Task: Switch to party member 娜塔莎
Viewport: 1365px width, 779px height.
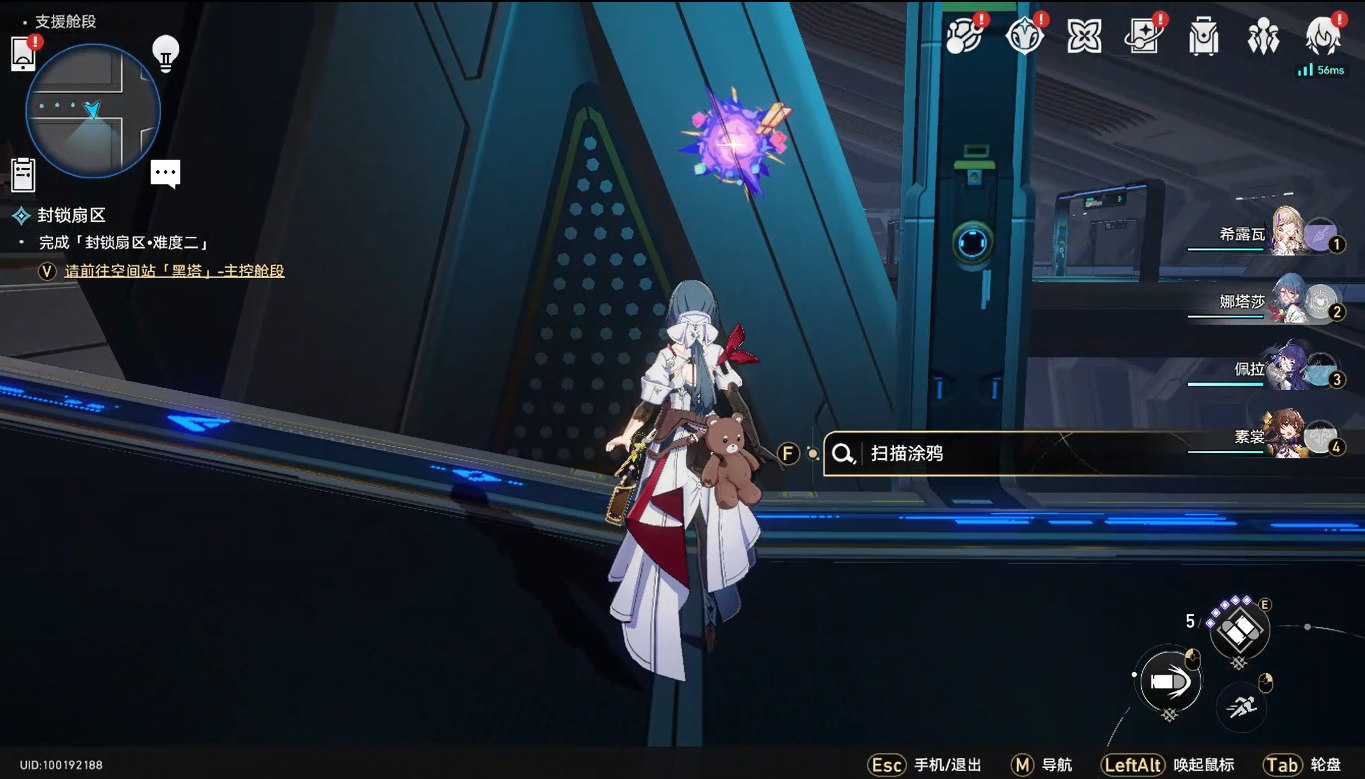Action: click(x=1290, y=302)
